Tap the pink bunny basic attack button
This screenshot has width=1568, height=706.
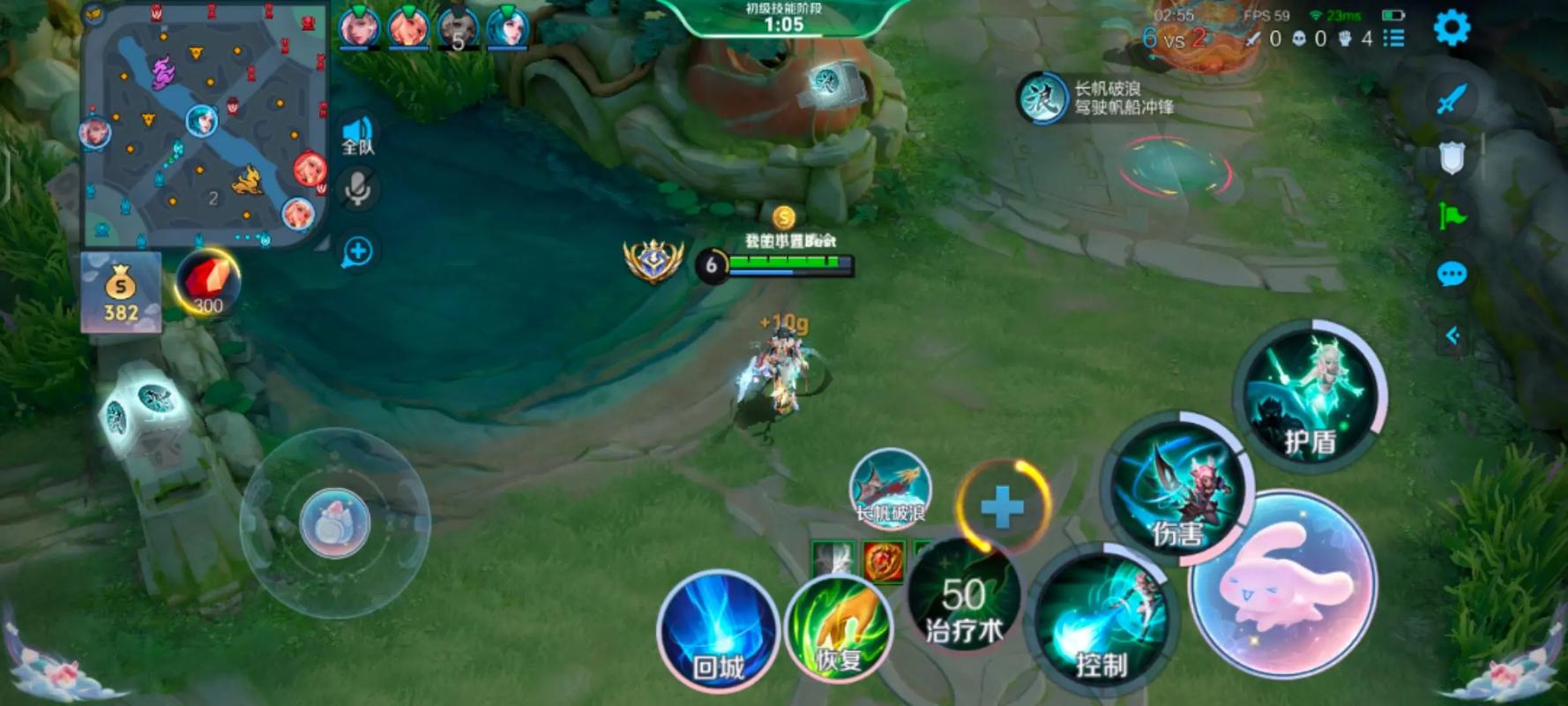(1283, 583)
